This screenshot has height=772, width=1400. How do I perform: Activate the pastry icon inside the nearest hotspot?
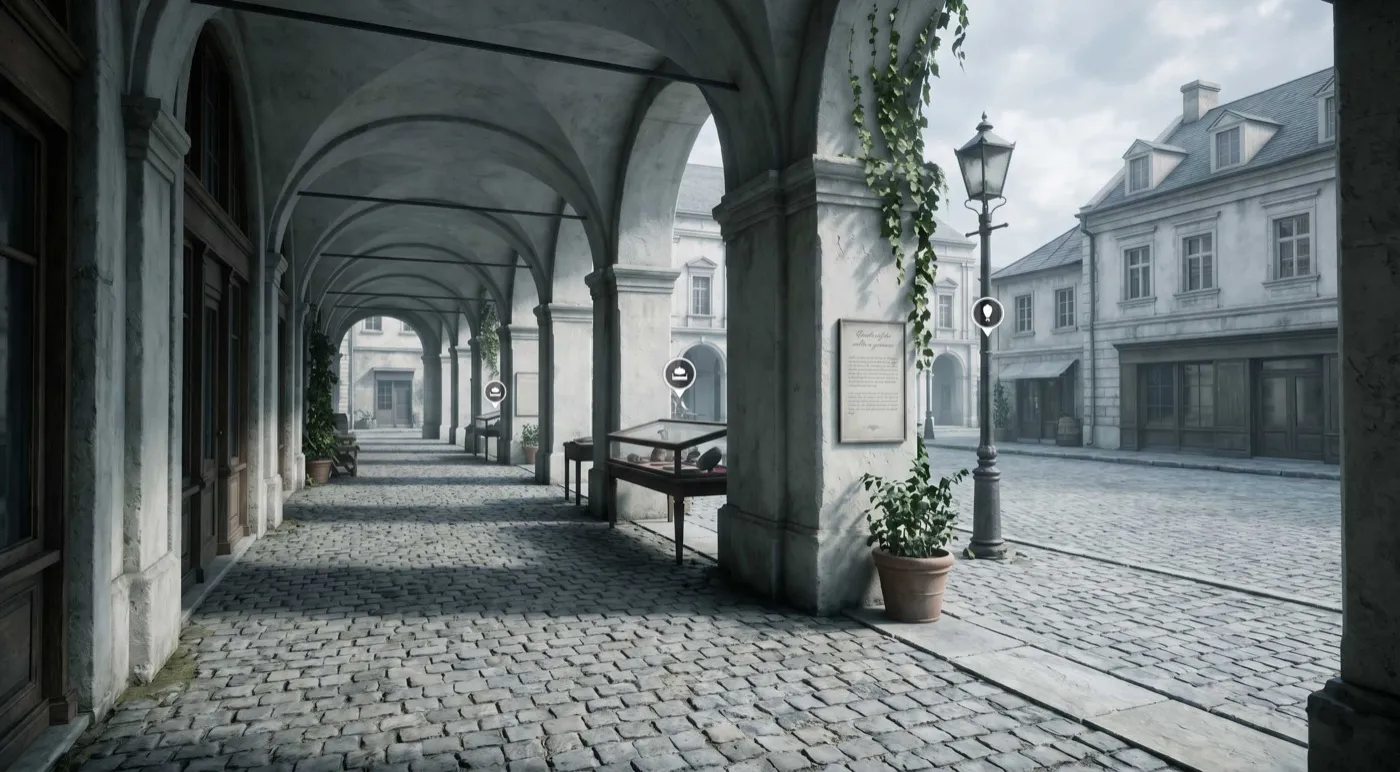[679, 372]
